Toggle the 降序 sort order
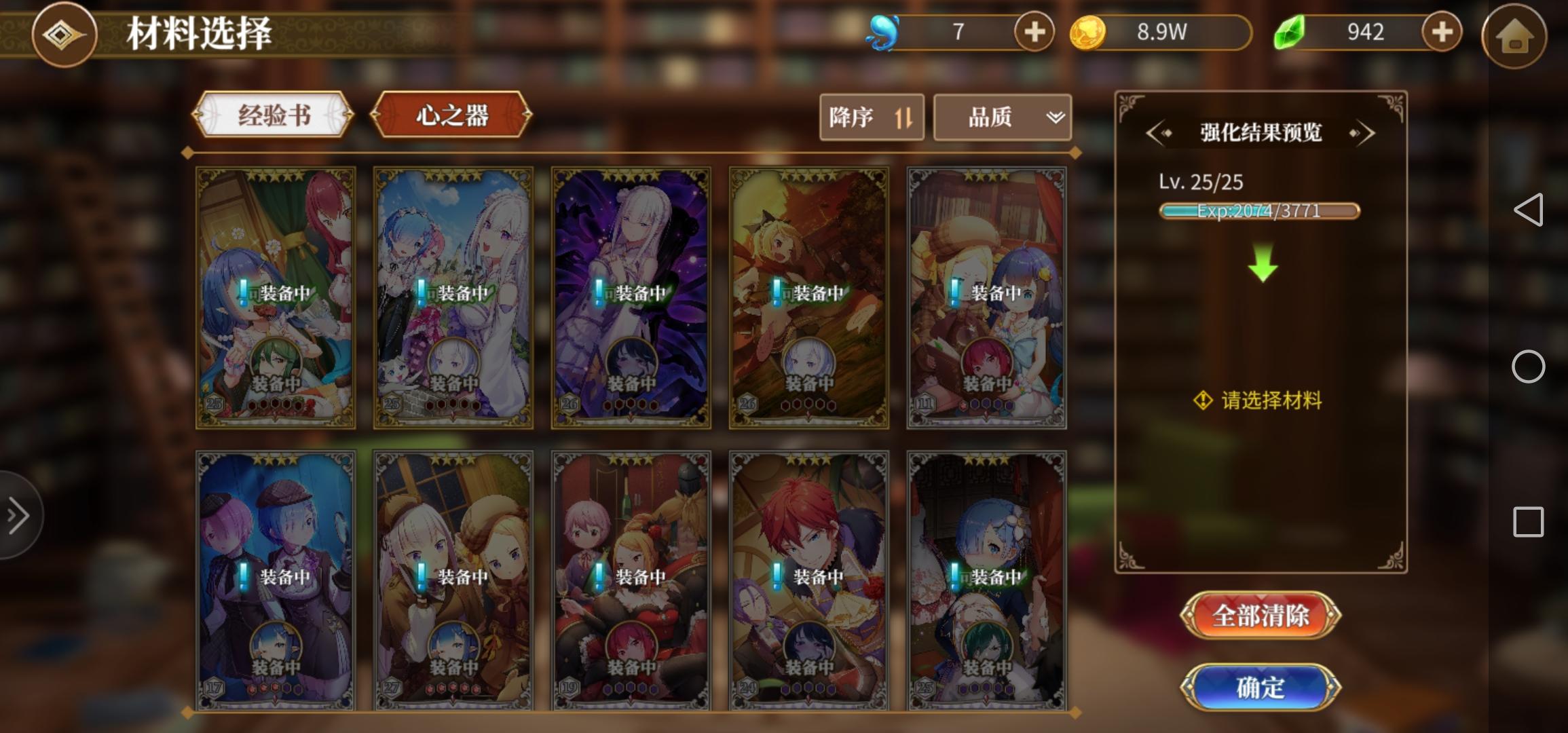 [x=871, y=117]
